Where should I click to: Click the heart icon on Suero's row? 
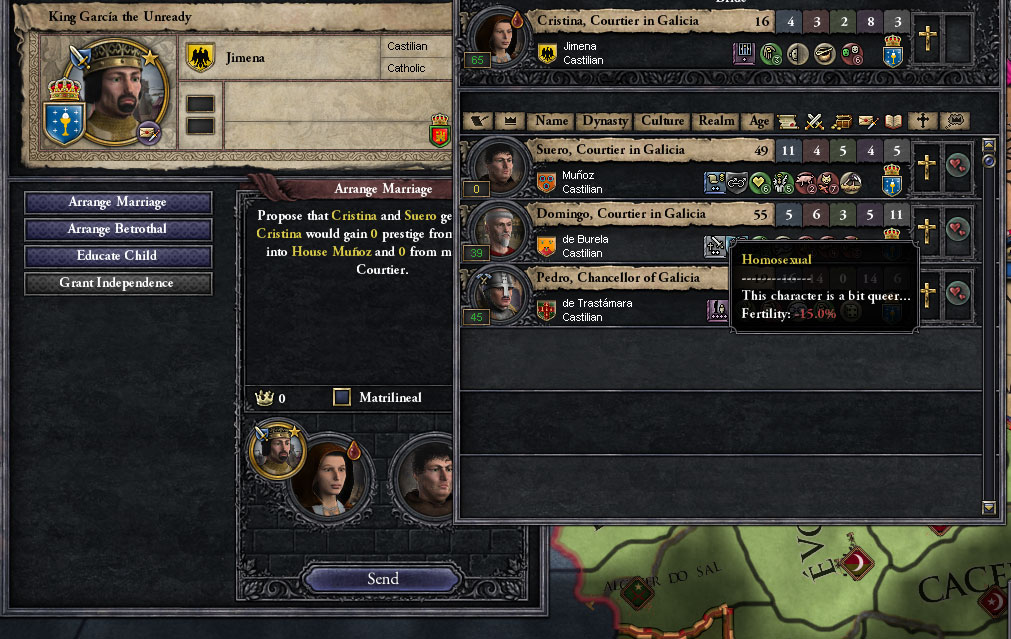(x=958, y=166)
